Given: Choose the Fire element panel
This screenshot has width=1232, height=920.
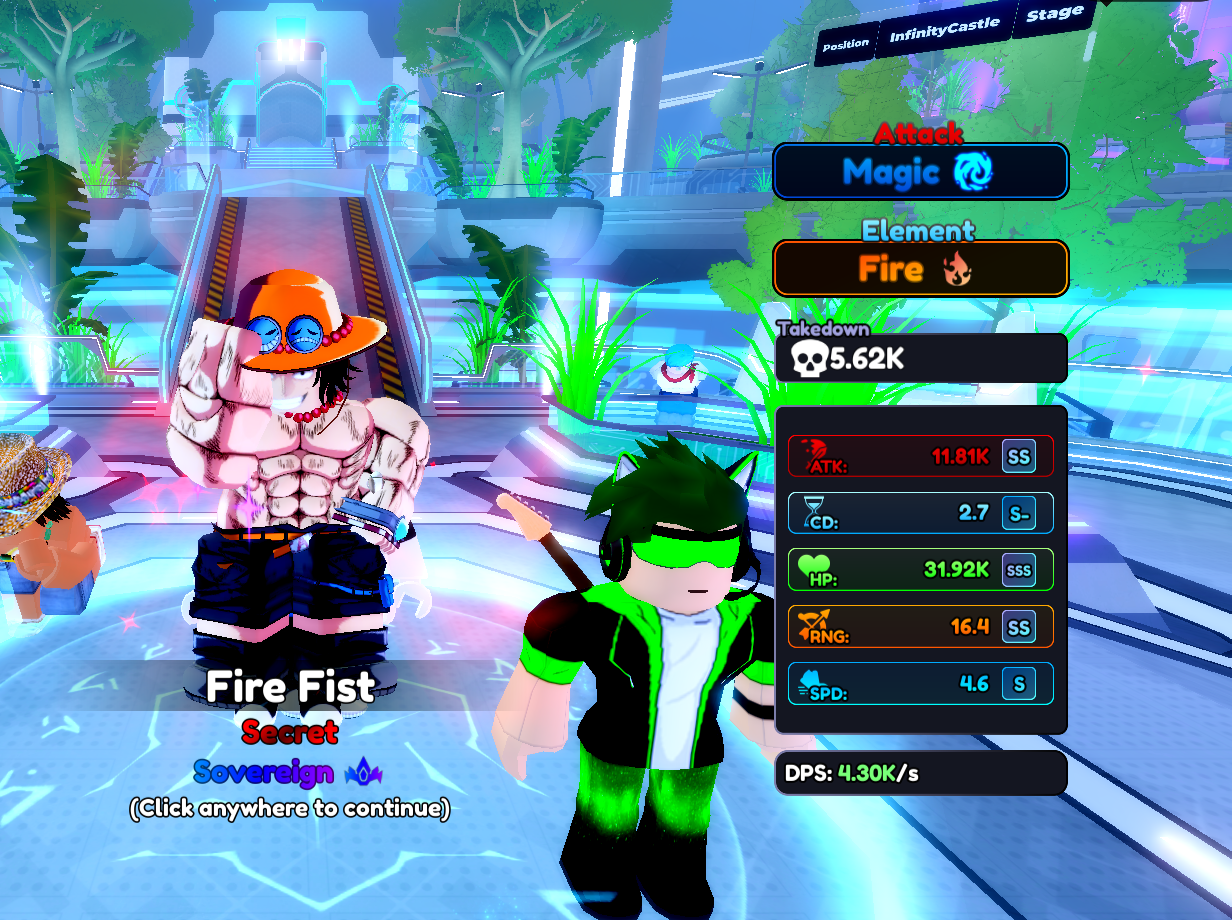Looking at the screenshot, I should tap(920, 268).
